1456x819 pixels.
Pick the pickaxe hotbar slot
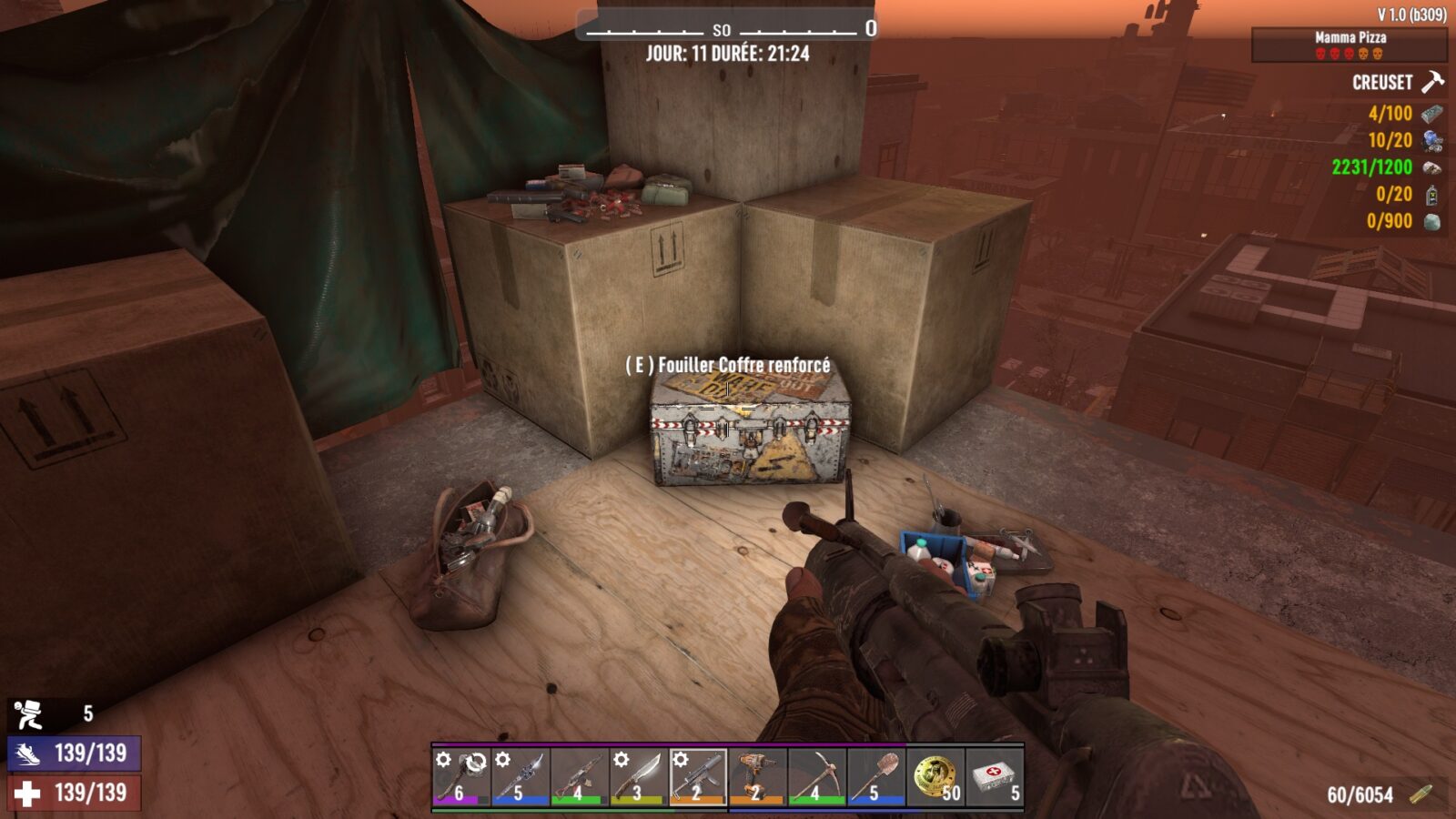click(816, 776)
